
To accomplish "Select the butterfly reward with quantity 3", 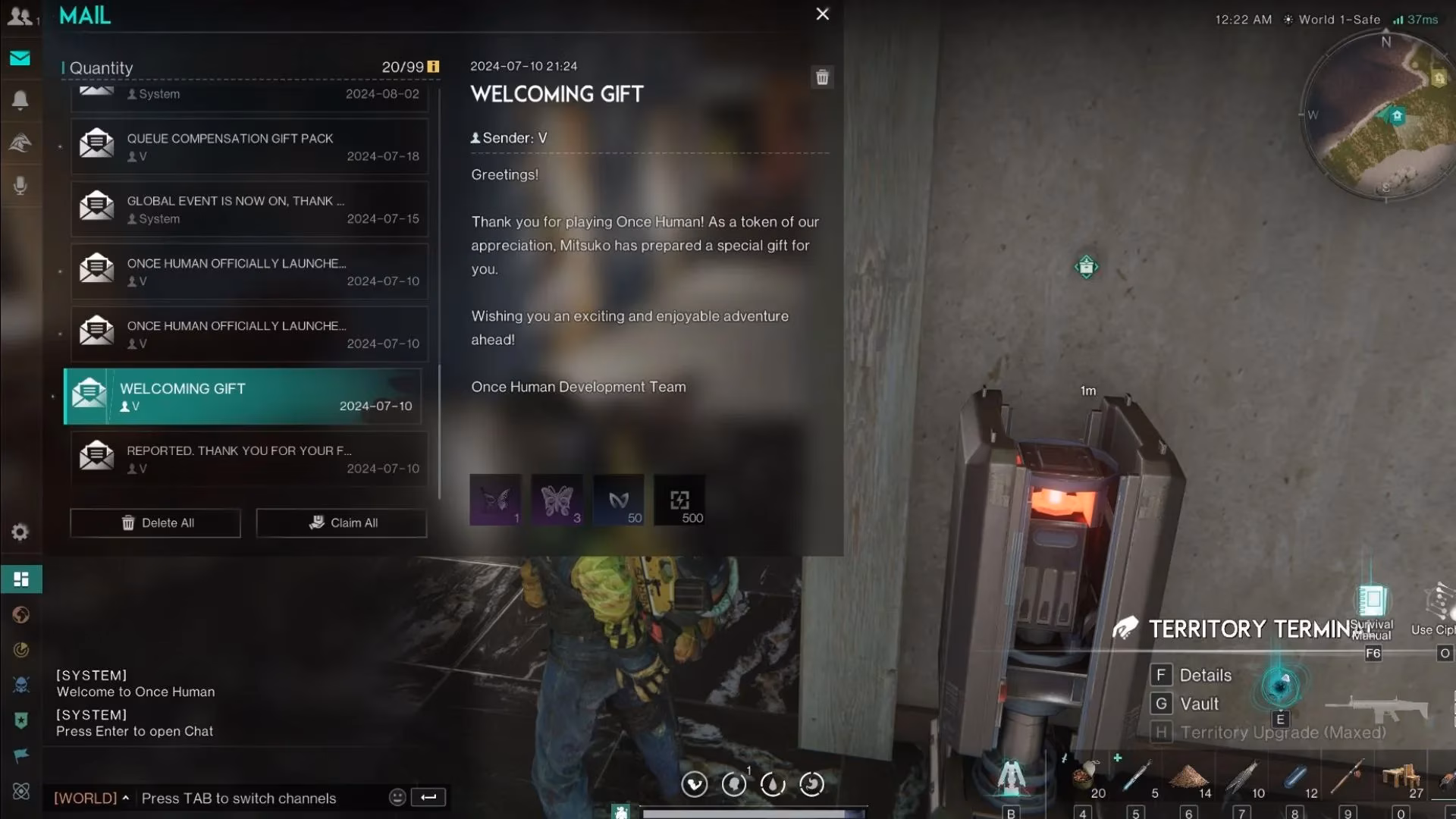I will tap(557, 500).
